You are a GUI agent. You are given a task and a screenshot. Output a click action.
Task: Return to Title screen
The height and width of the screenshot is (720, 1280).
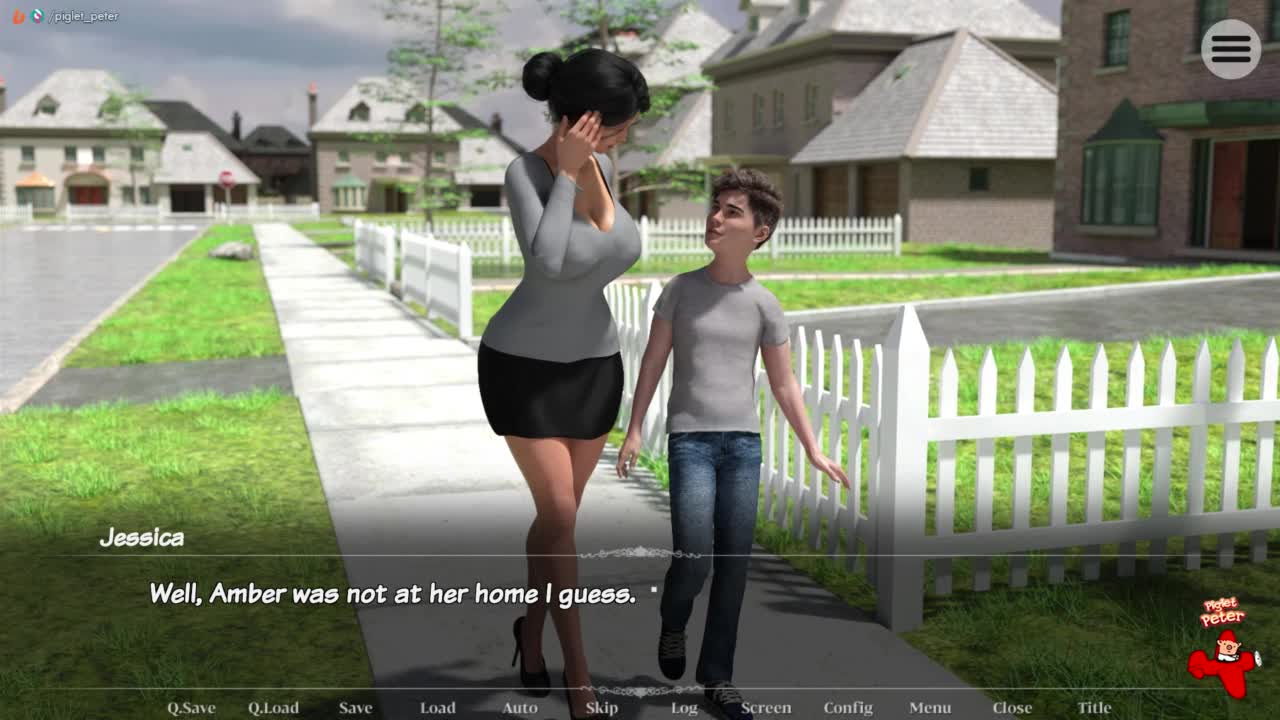1094,707
